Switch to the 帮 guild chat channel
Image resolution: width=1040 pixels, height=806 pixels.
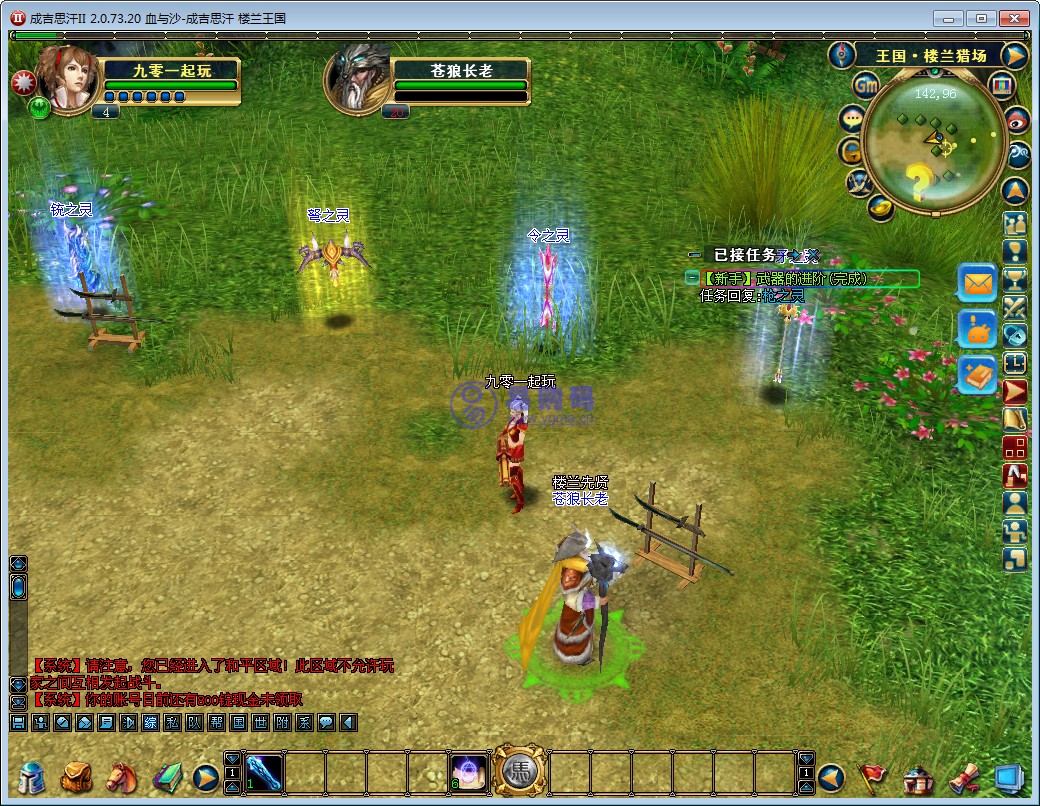click(216, 722)
